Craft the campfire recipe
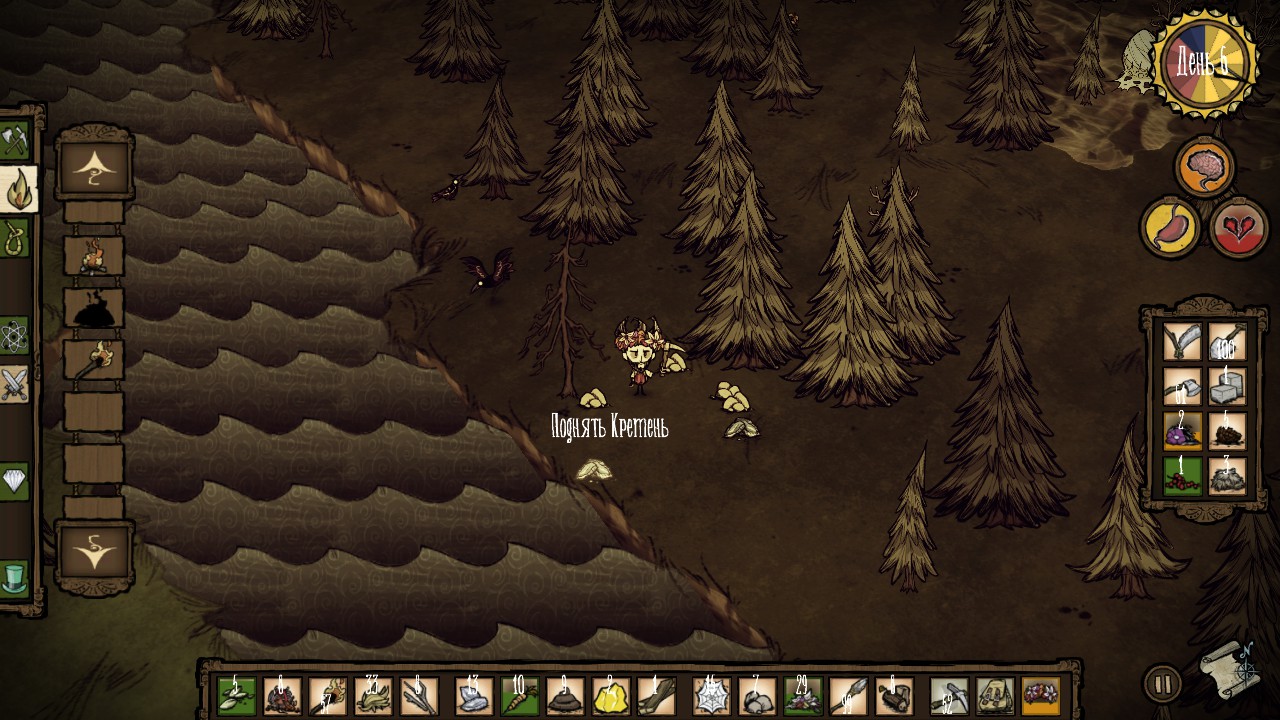The height and width of the screenshot is (720, 1280). pos(94,256)
